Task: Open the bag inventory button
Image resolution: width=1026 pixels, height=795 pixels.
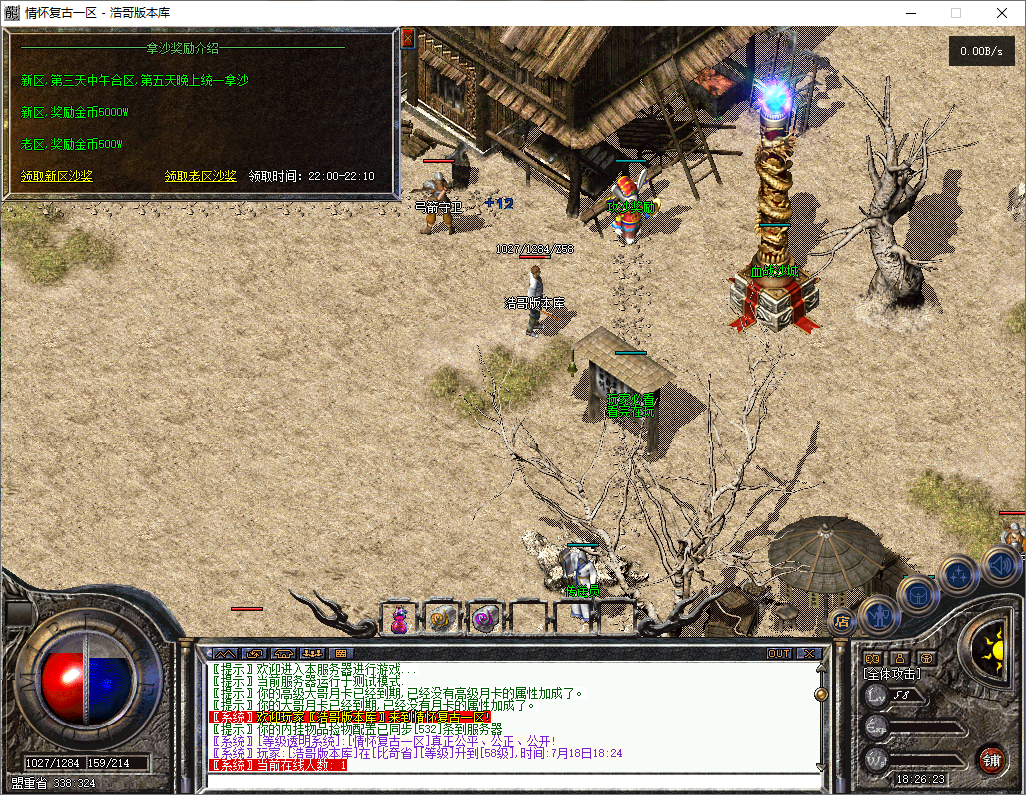Action: coord(918,594)
